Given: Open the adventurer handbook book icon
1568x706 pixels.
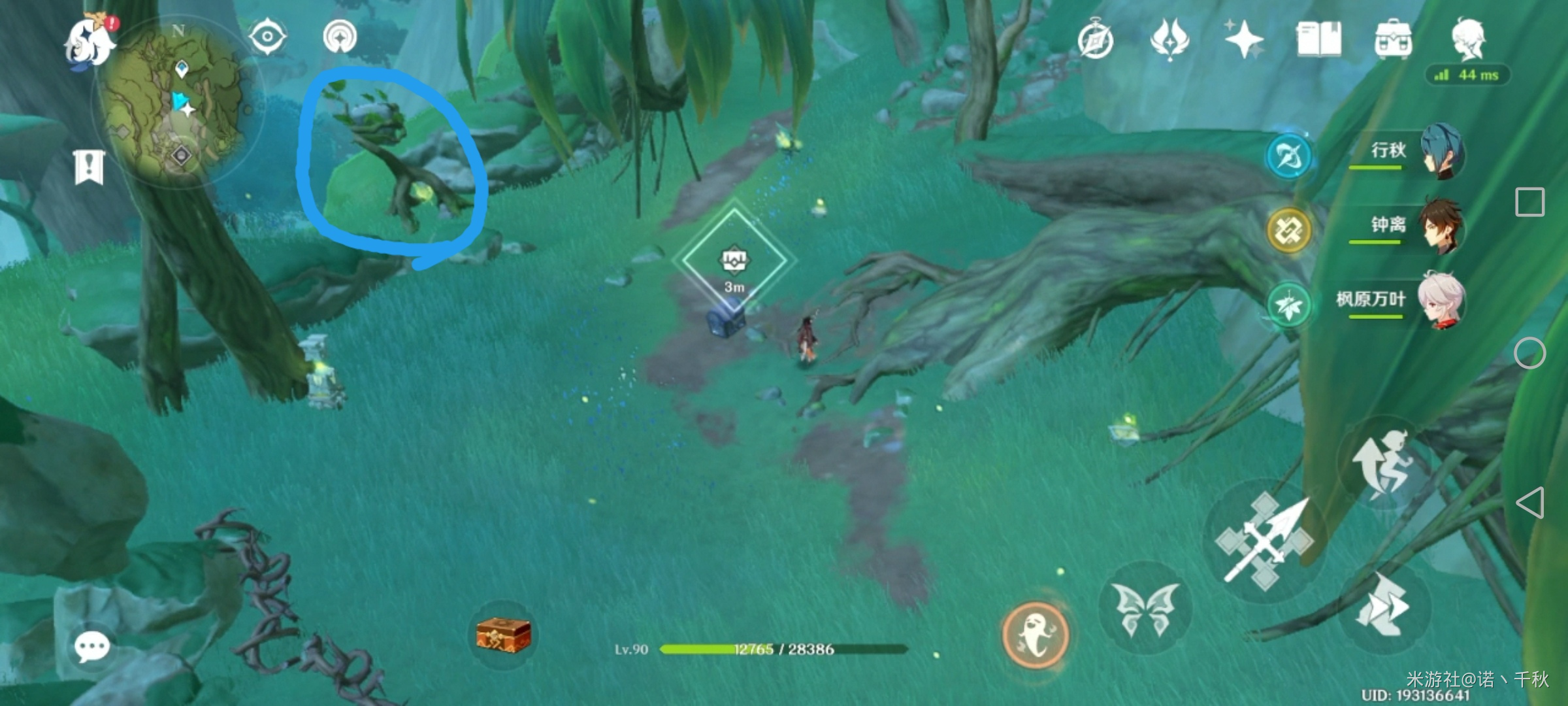Looking at the screenshot, I should point(1318,39).
